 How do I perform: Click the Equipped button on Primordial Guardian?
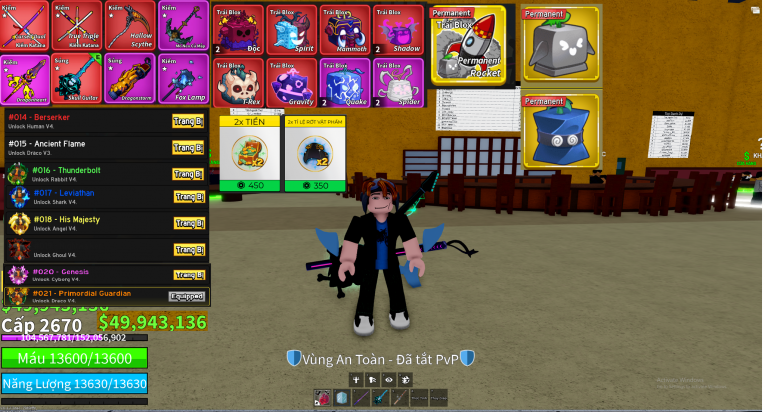tap(187, 296)
